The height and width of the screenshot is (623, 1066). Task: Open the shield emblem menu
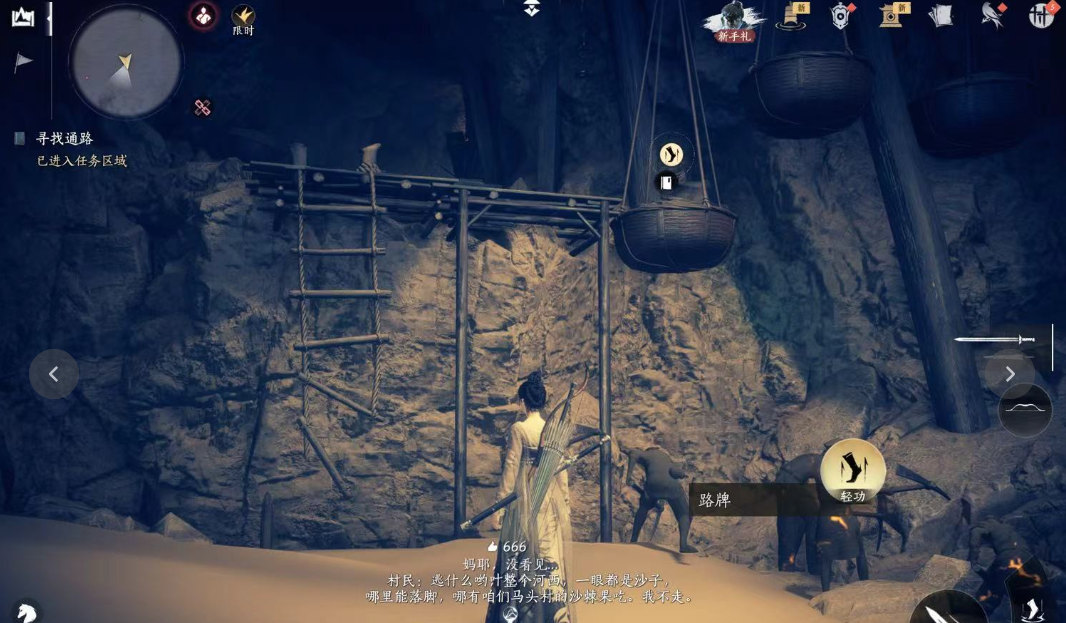pyautogui.click(x=841, y=16)
